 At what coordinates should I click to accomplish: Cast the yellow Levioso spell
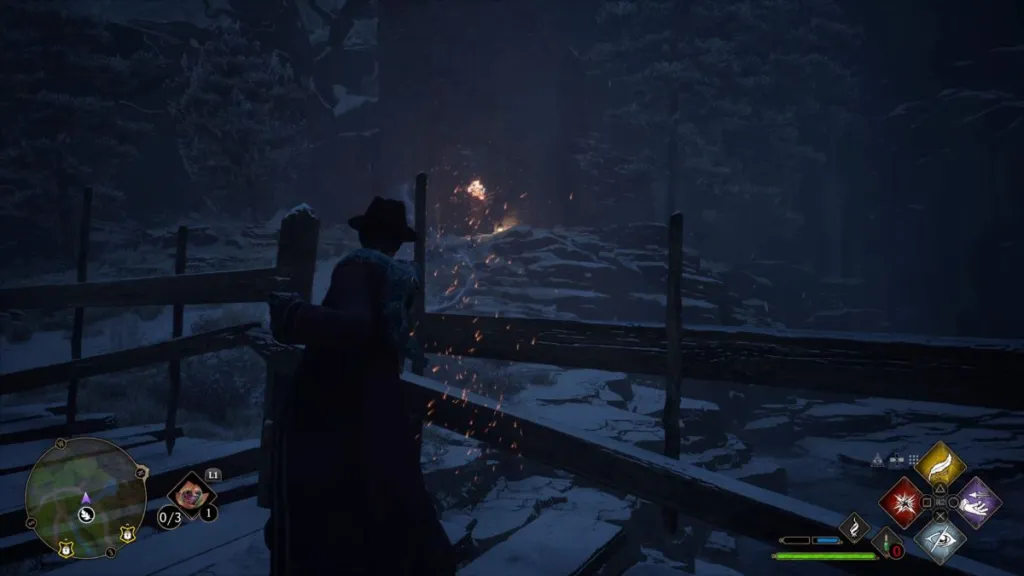pyautogui.click(x=939, y=465)
